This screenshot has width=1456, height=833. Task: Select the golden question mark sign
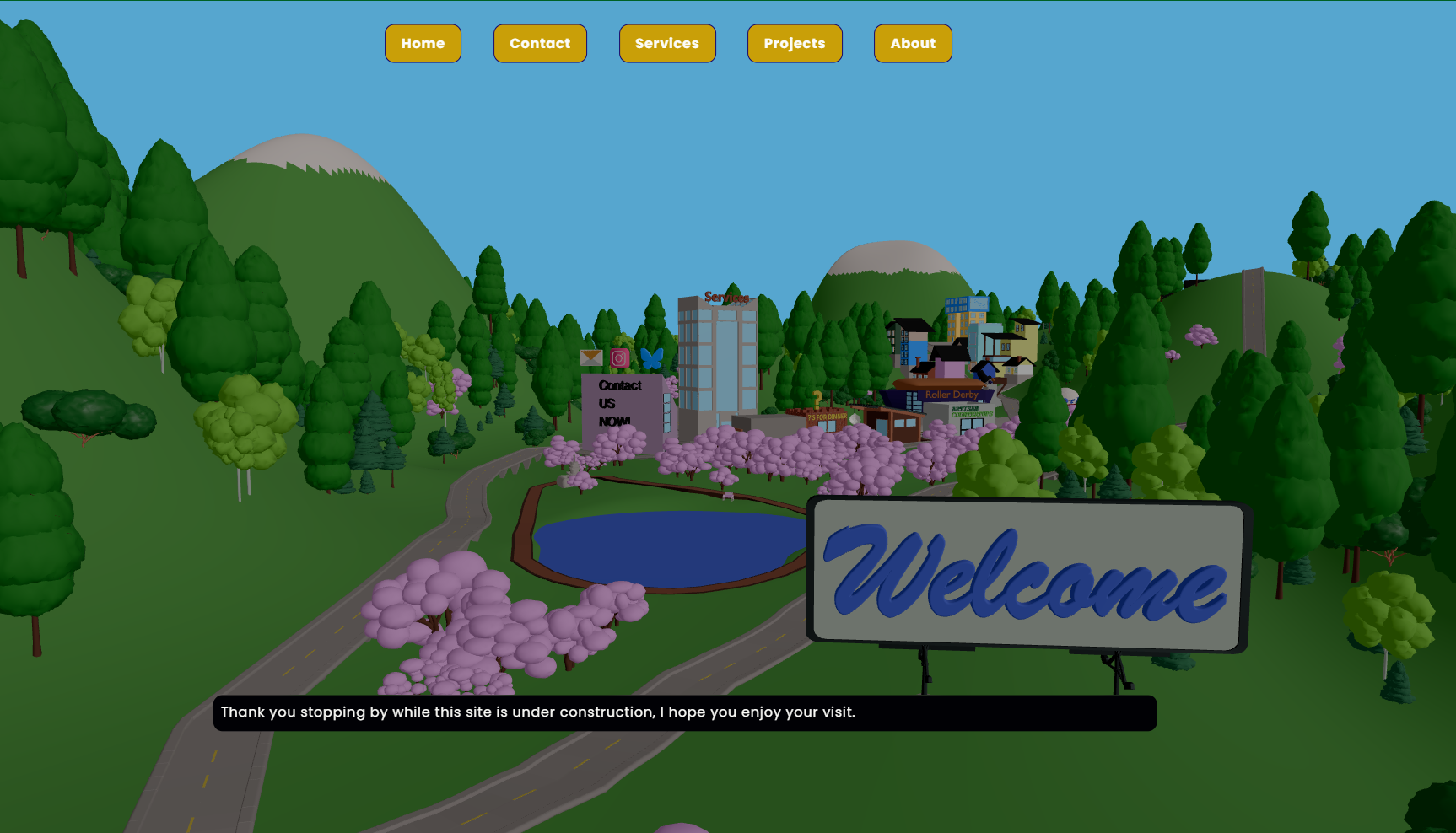[x=816, y=399]
